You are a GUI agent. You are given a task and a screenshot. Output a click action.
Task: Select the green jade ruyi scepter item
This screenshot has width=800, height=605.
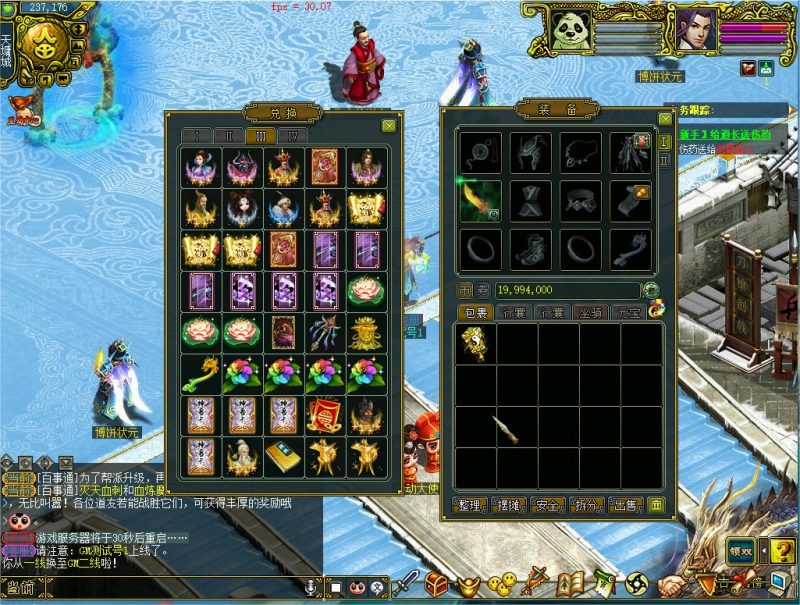[x=200, y=375]
